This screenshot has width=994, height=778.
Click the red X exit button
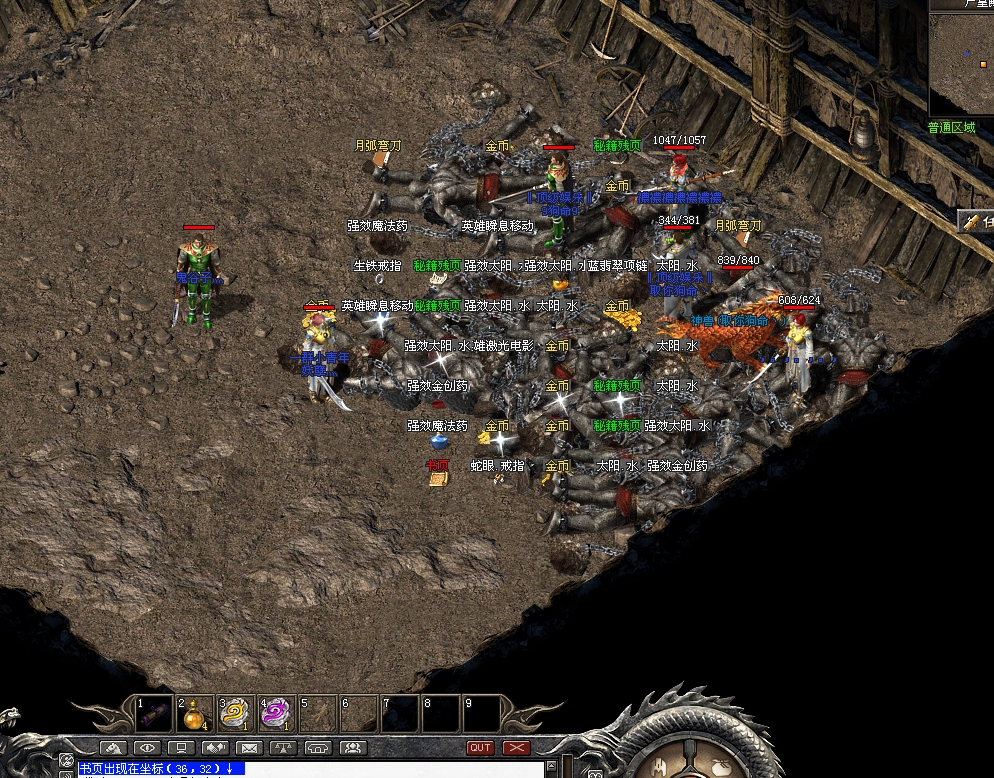(516, 747)
